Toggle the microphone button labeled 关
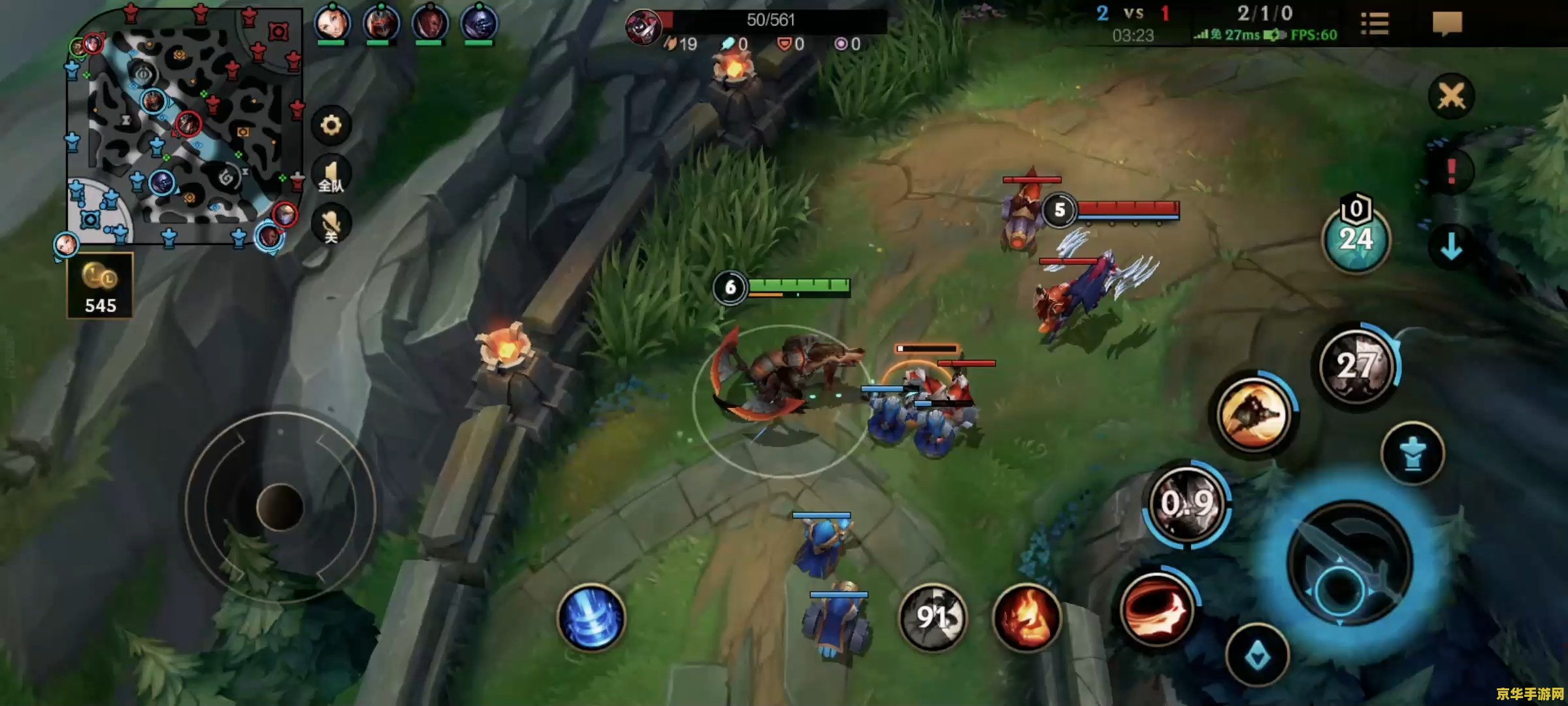This screenshot has height=706, width=1568. coord(331,225)
